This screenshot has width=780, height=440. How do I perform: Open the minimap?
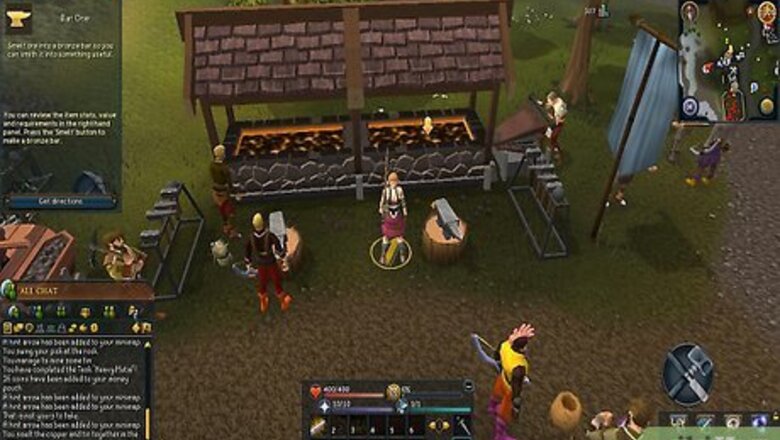[728, 60]
